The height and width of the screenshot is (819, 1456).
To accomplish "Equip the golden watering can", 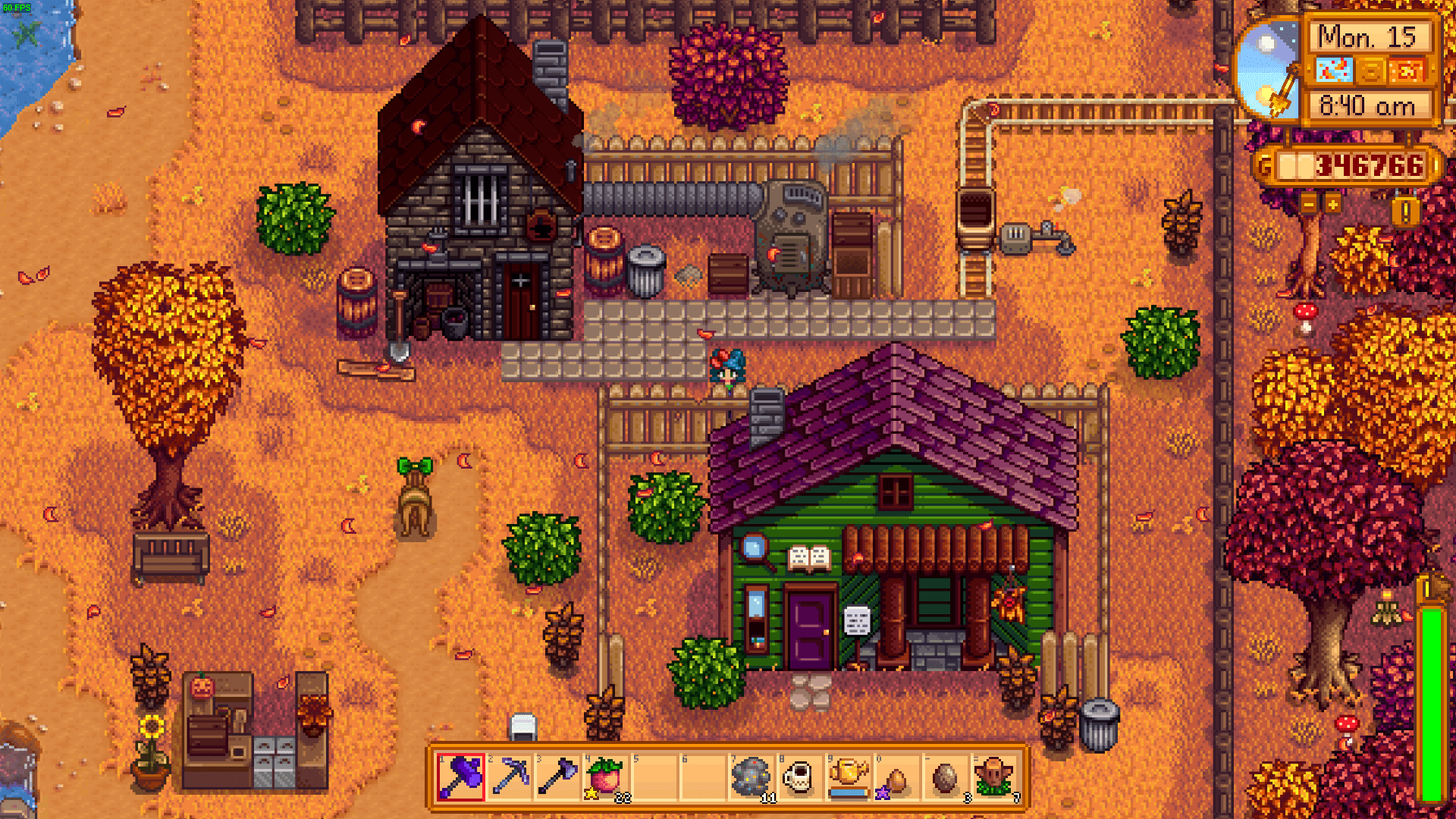I will [x=848, y=777].
